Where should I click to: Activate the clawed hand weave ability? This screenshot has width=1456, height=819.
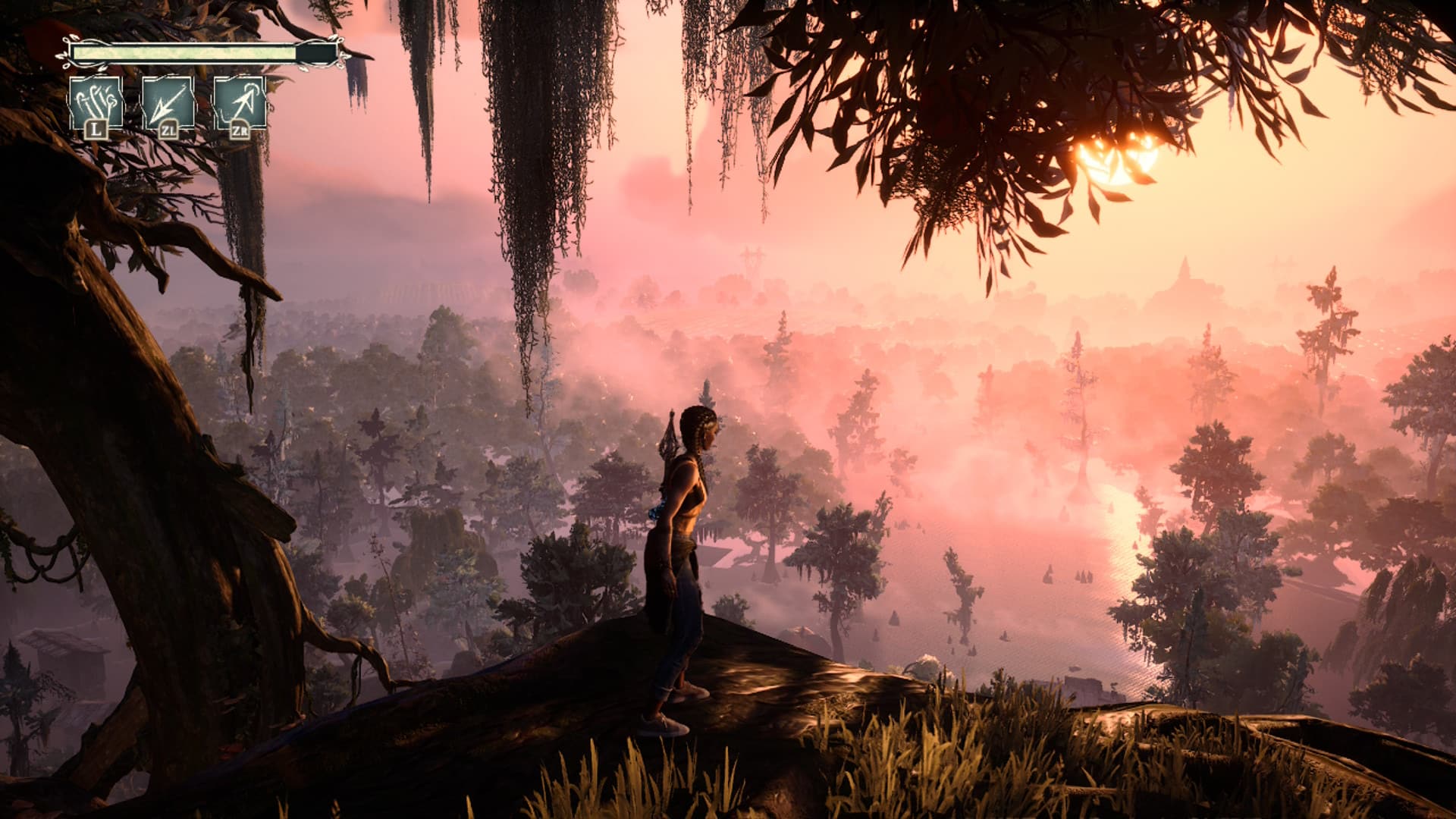click(x=96, y=104)
